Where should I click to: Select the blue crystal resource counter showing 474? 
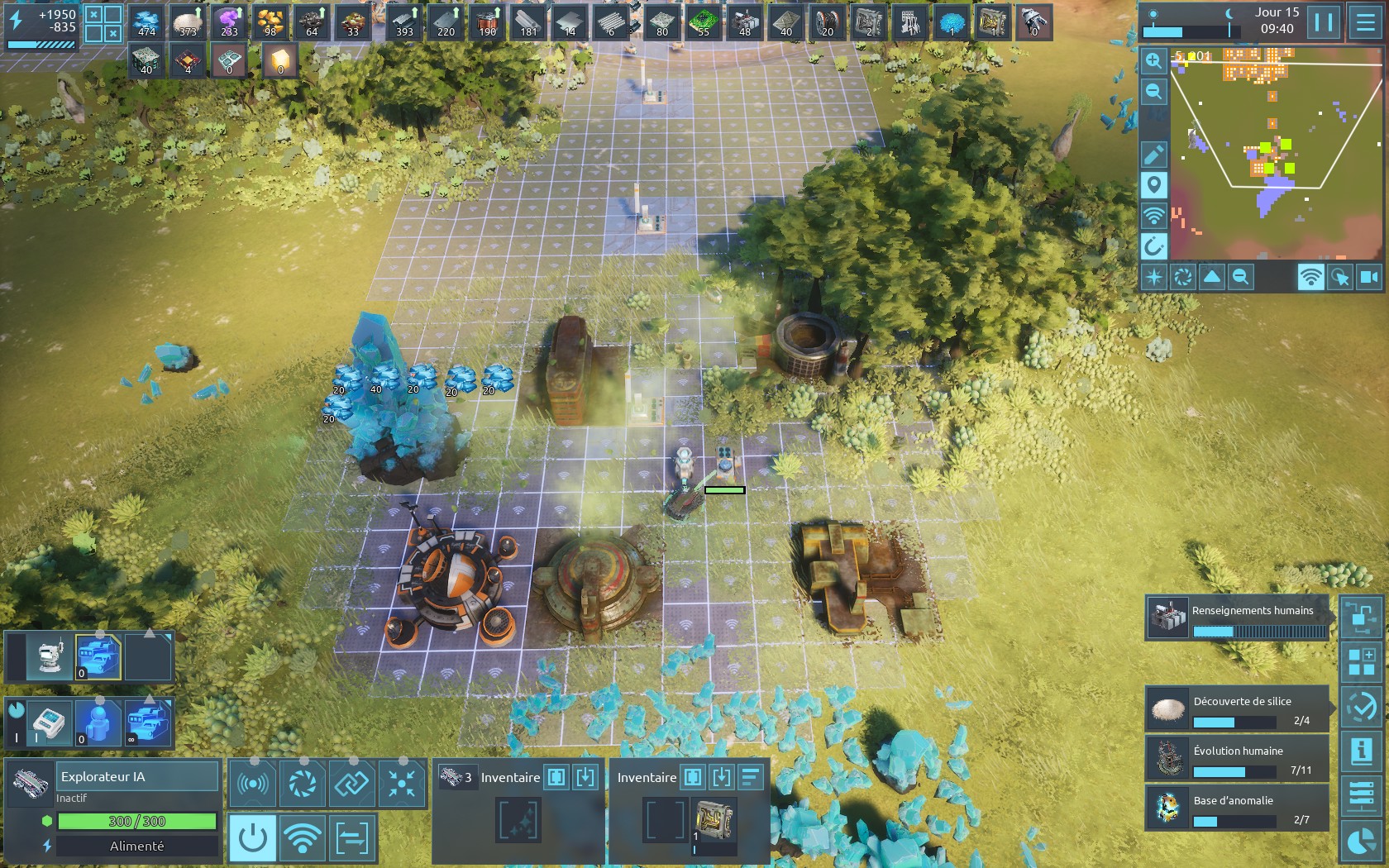click(x=147, y=22)
